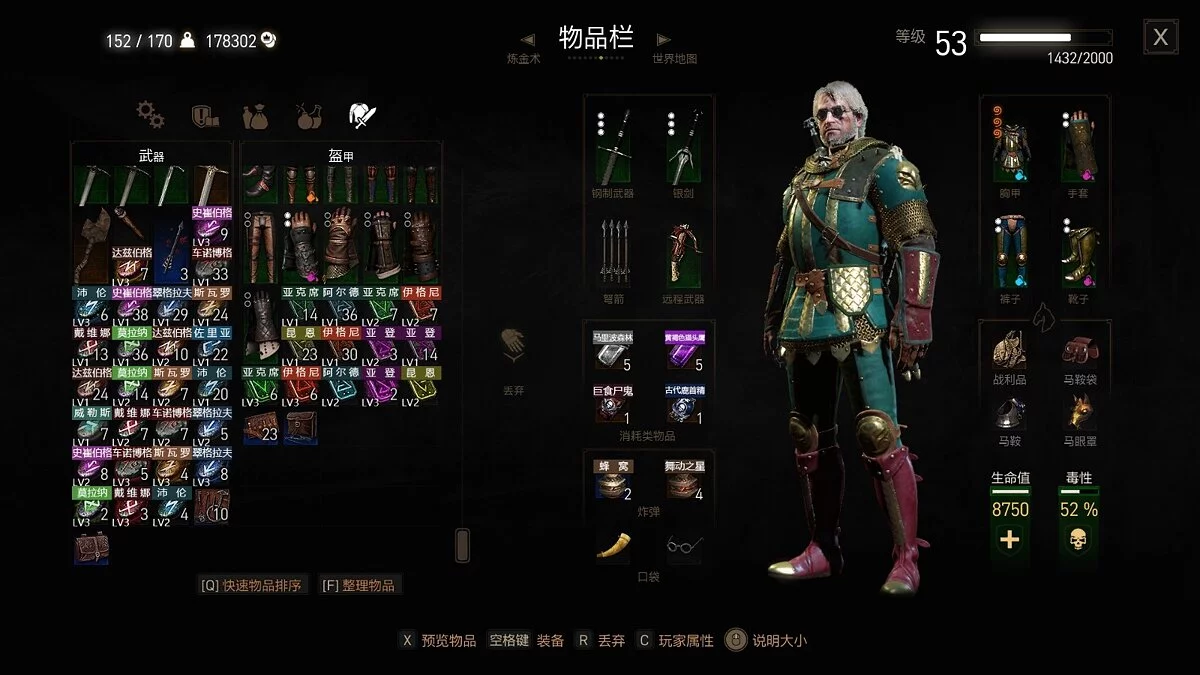Select the crossbow bolts slot (弩箭)

[614, 252]
